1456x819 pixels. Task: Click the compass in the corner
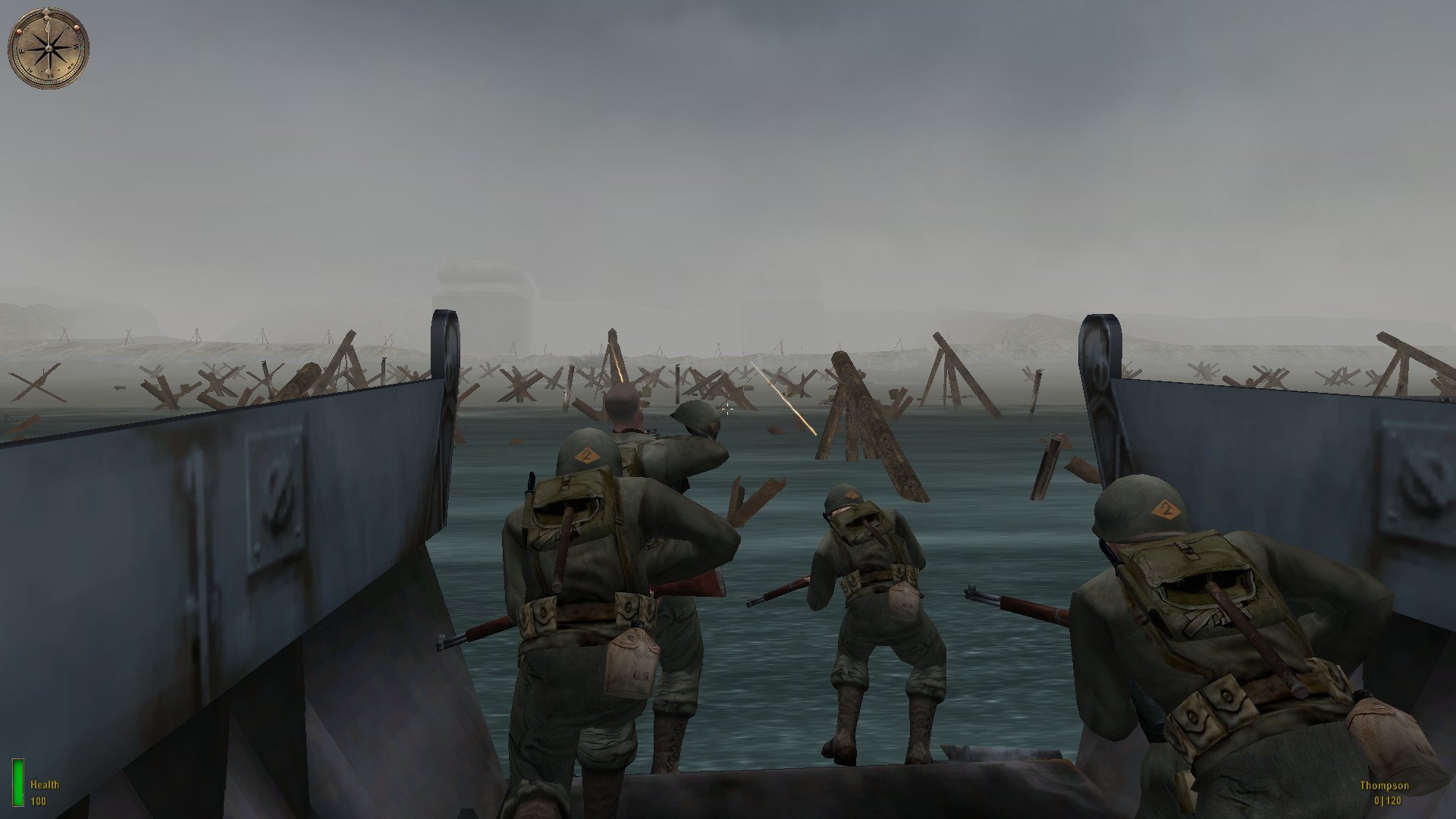tap(49, 48)
